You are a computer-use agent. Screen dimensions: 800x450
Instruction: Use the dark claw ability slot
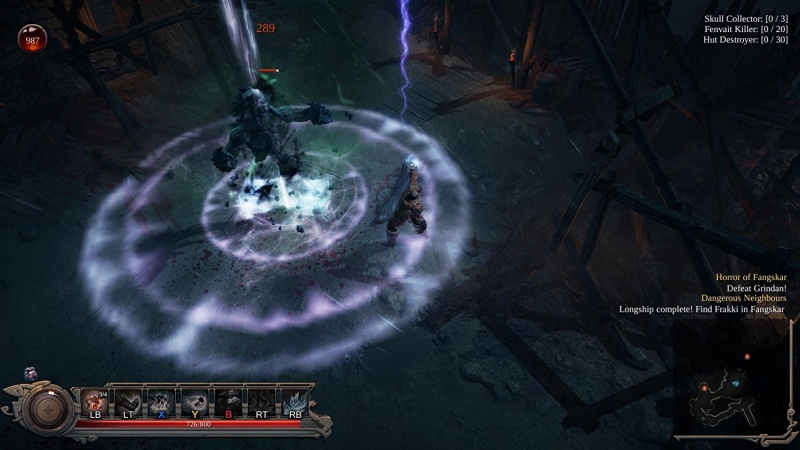[262, 401]
